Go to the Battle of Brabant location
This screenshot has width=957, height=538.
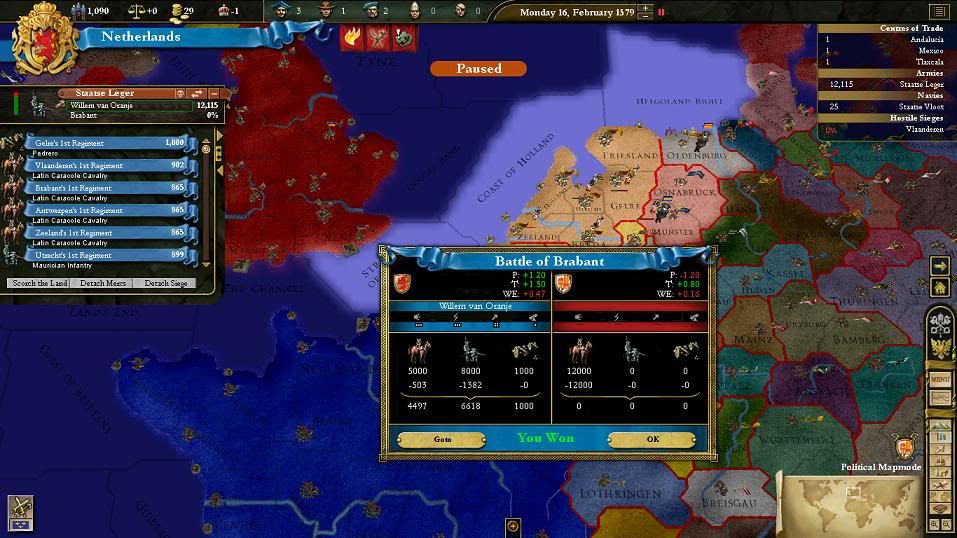click(442, 439)
